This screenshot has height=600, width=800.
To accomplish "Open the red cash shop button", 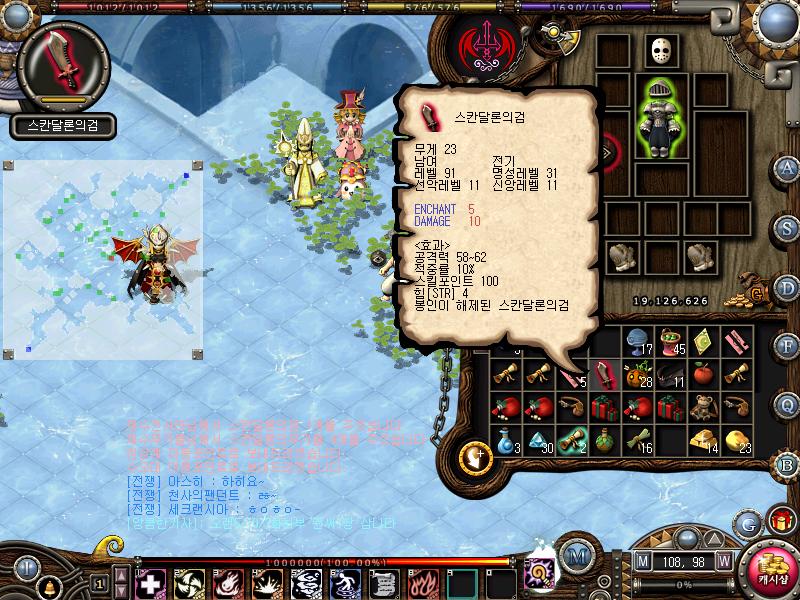I will (771, 570).
